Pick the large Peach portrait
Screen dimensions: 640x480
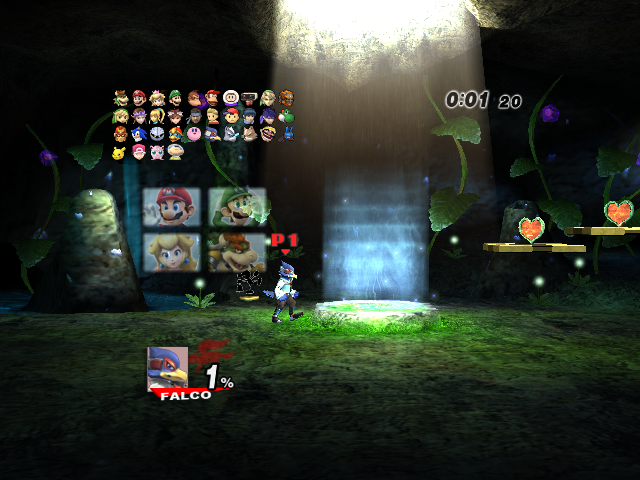click(172, 252)
